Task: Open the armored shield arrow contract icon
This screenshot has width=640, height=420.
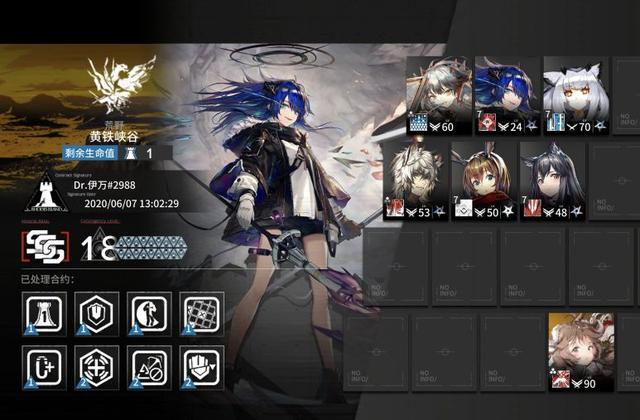Action: coord(201,367)
